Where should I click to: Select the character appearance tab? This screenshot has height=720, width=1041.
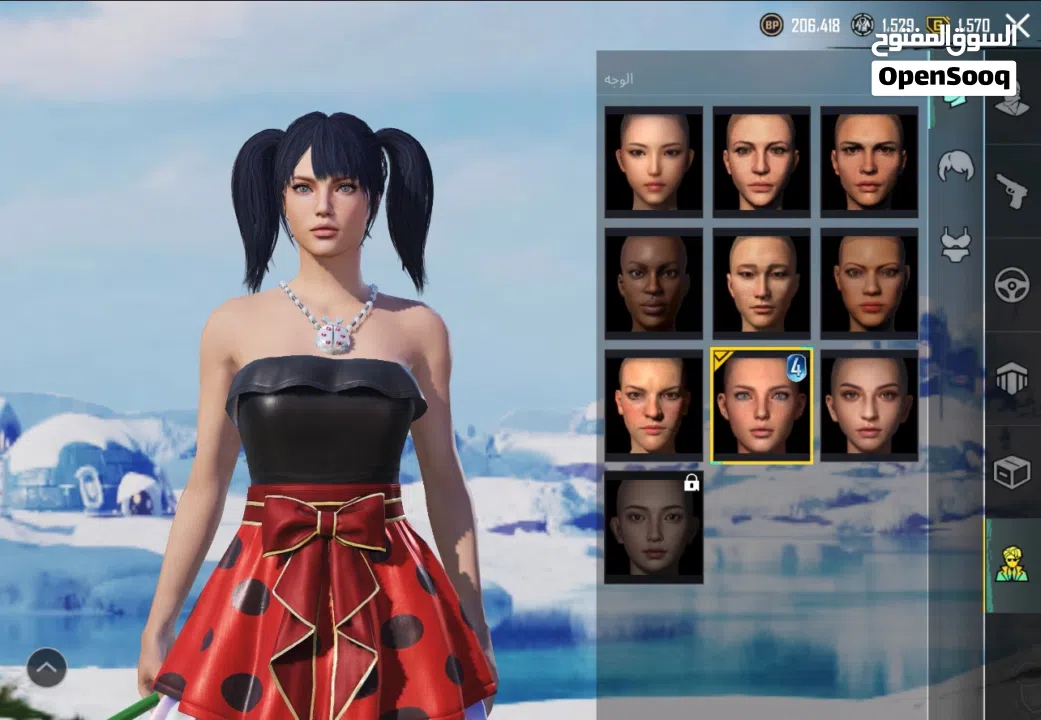[1012, 565]
